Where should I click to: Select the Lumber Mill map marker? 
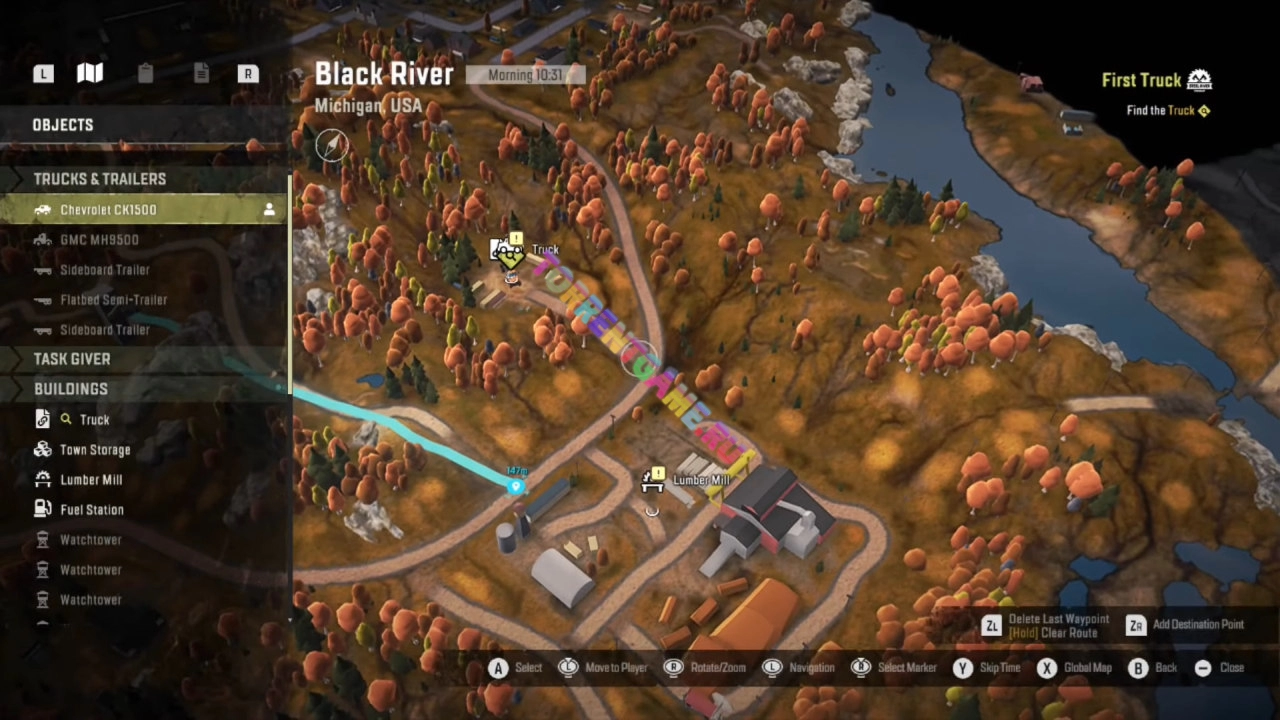(x=653, y=481)
